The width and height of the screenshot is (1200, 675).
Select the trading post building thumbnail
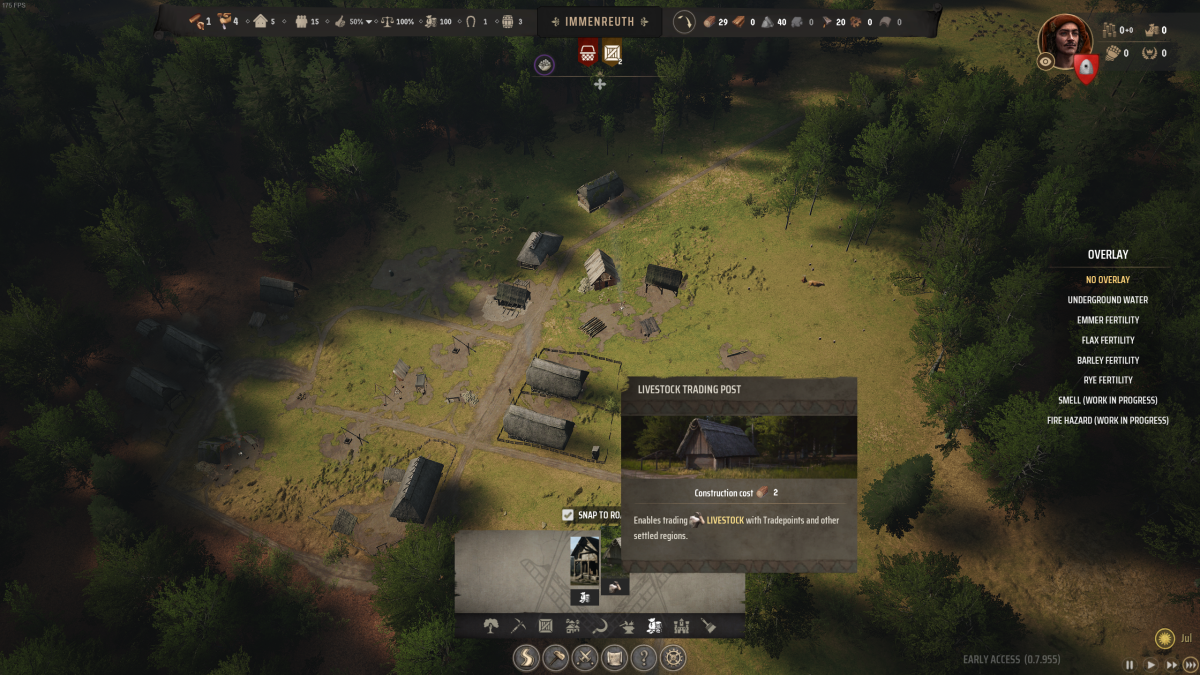(584, 560)
